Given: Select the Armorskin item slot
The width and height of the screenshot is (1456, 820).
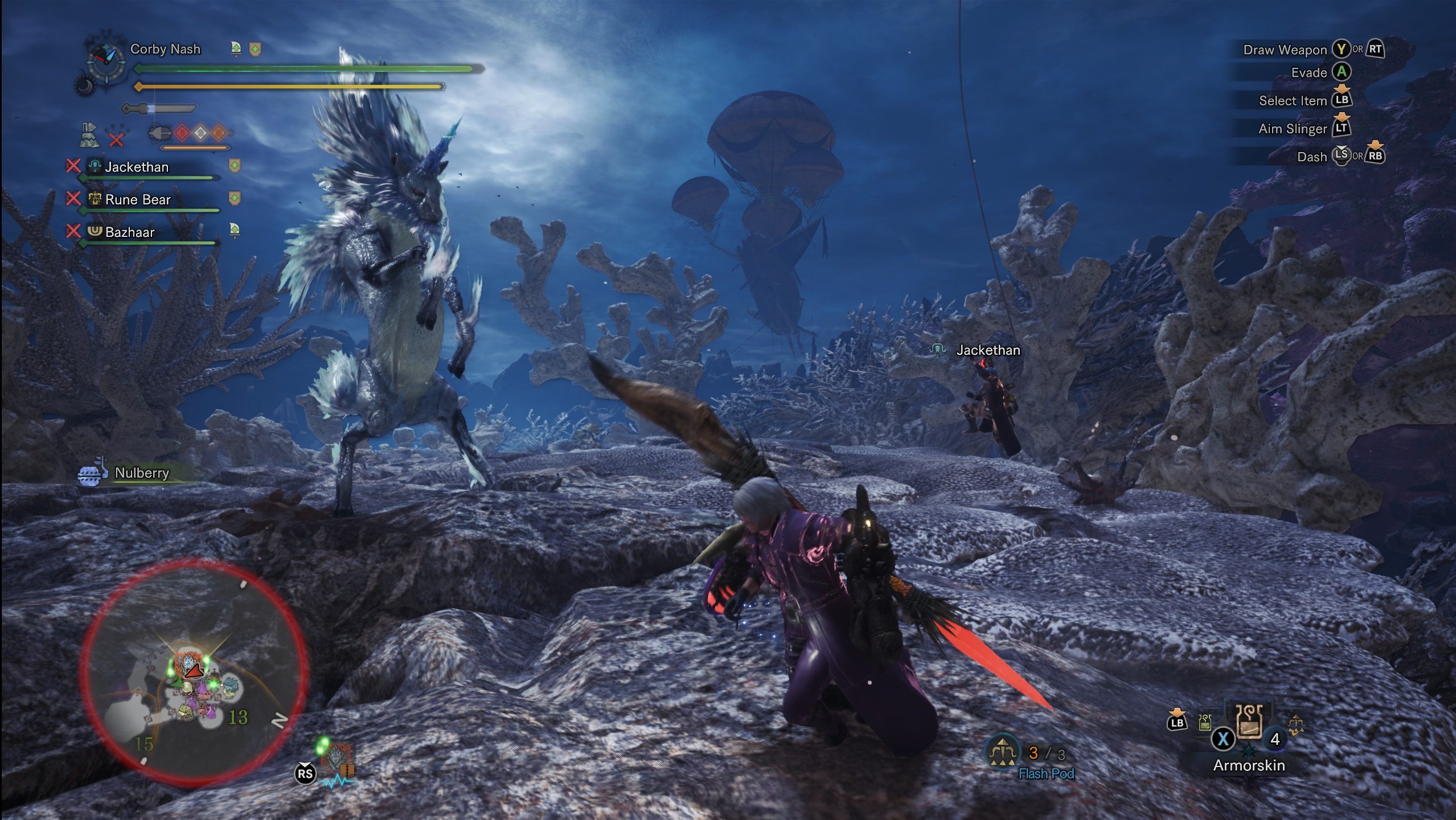Looking at the screenshot, I should [1249, 721].
